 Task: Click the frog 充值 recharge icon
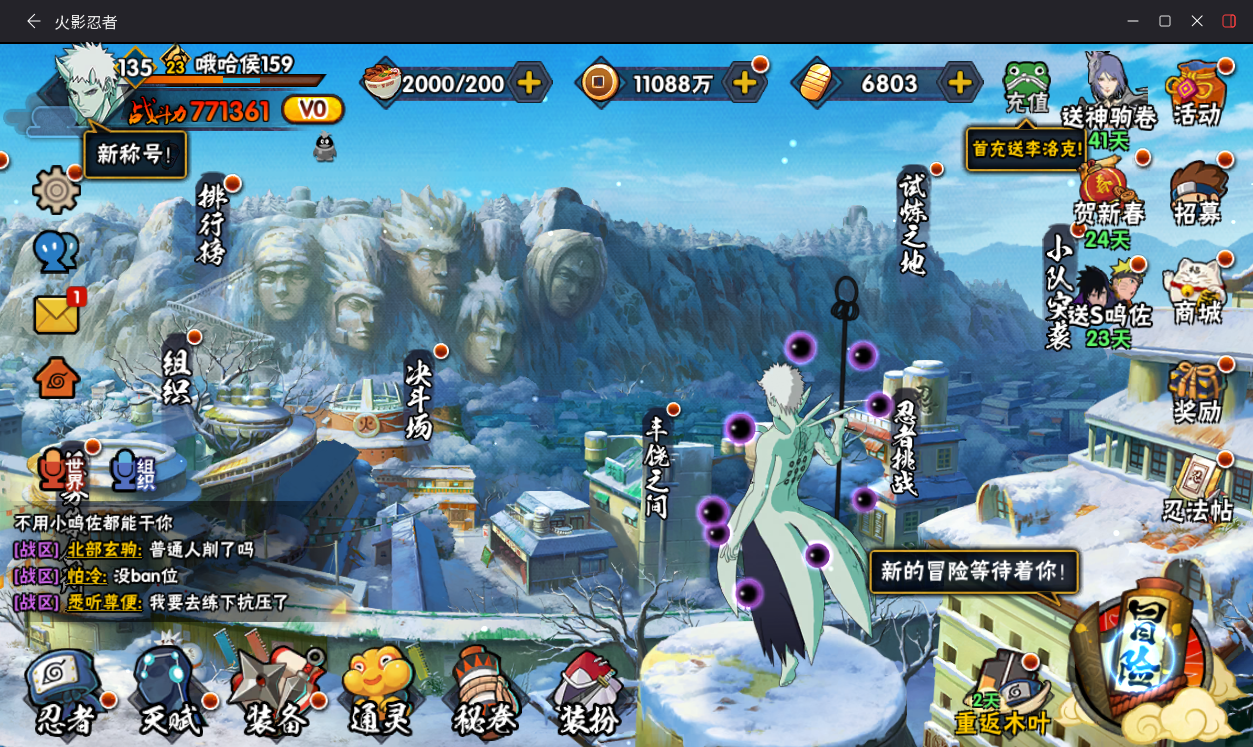(x=1026, y=86)
